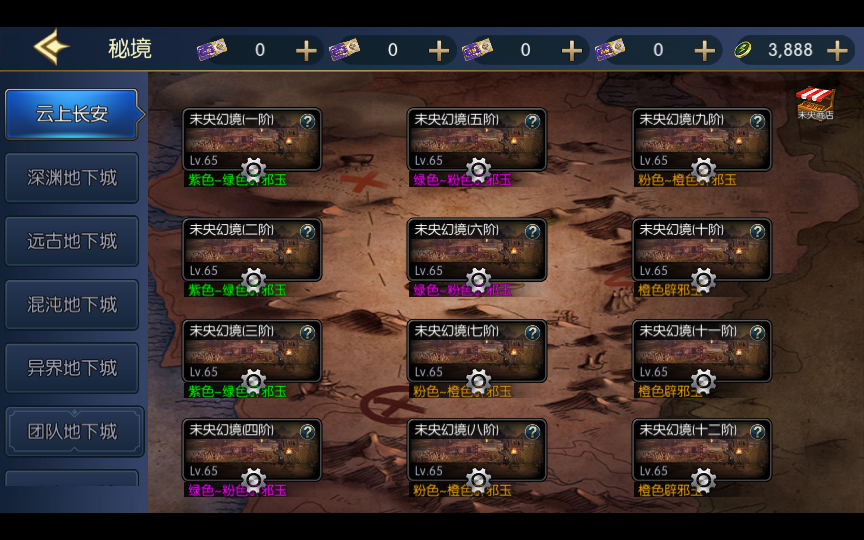Screen dimensions: 864x540
Task: Show help for 未央幻境(三阶)
Action: click(307, 332)
